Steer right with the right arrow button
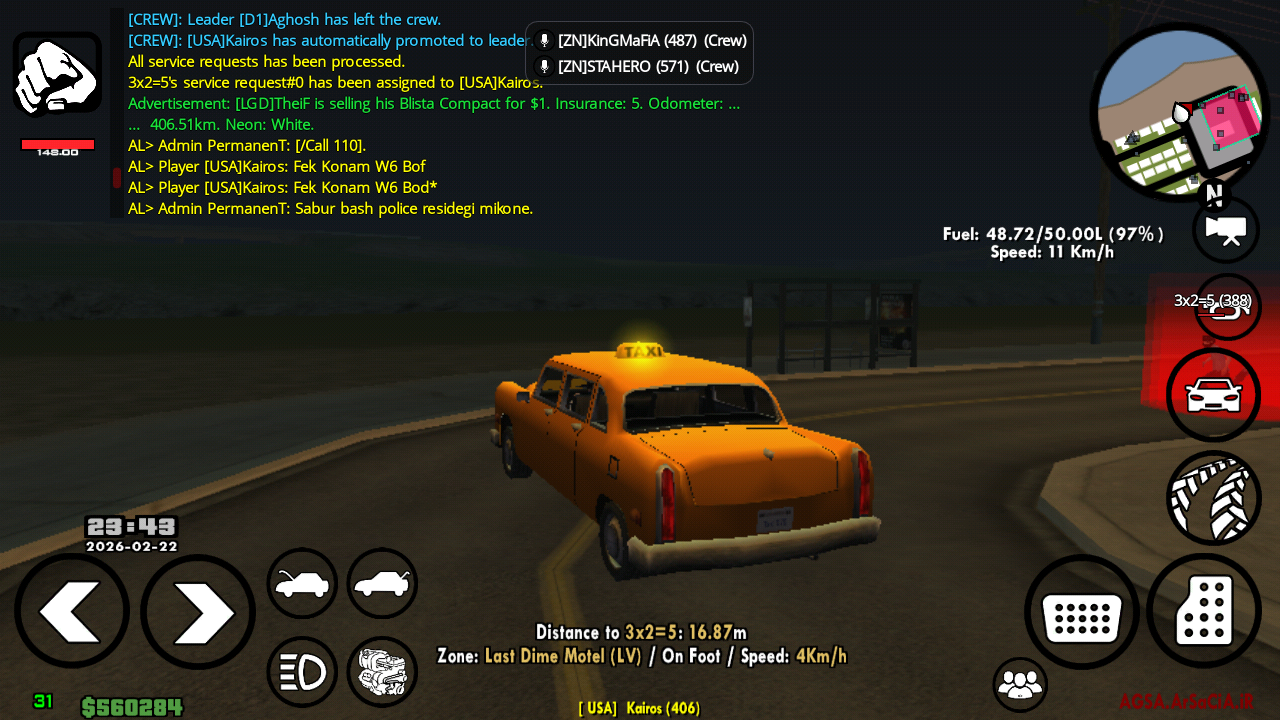This screenshot has height=720, width=1280. 198,611
